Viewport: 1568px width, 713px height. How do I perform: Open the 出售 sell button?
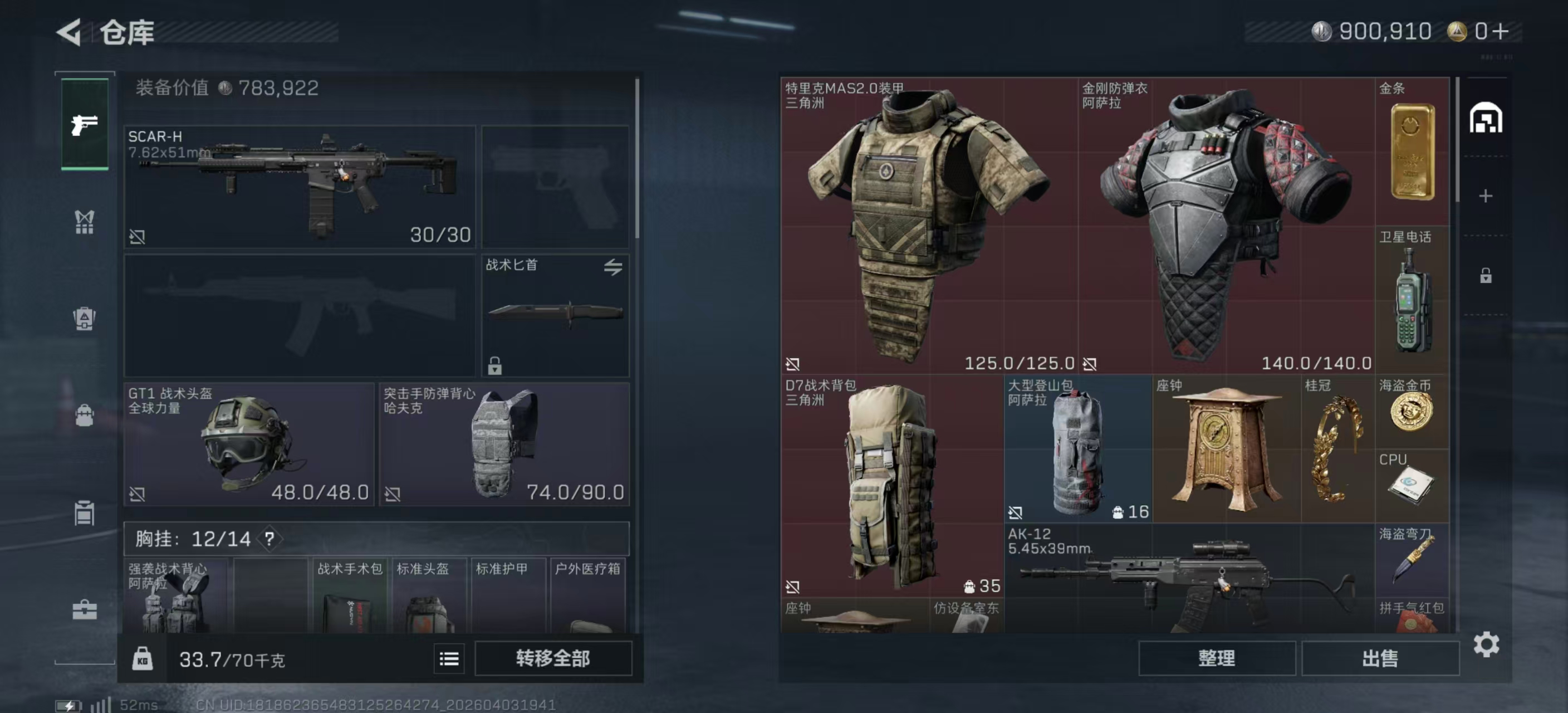[1379, 658]
